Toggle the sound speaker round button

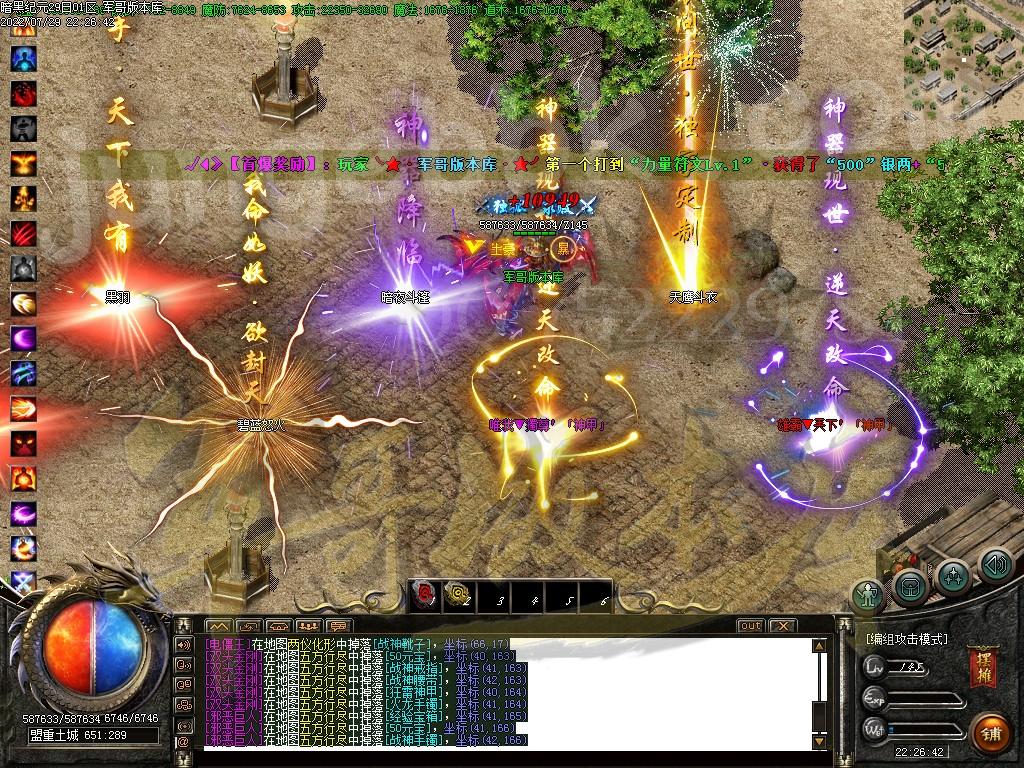coord(995,567)
